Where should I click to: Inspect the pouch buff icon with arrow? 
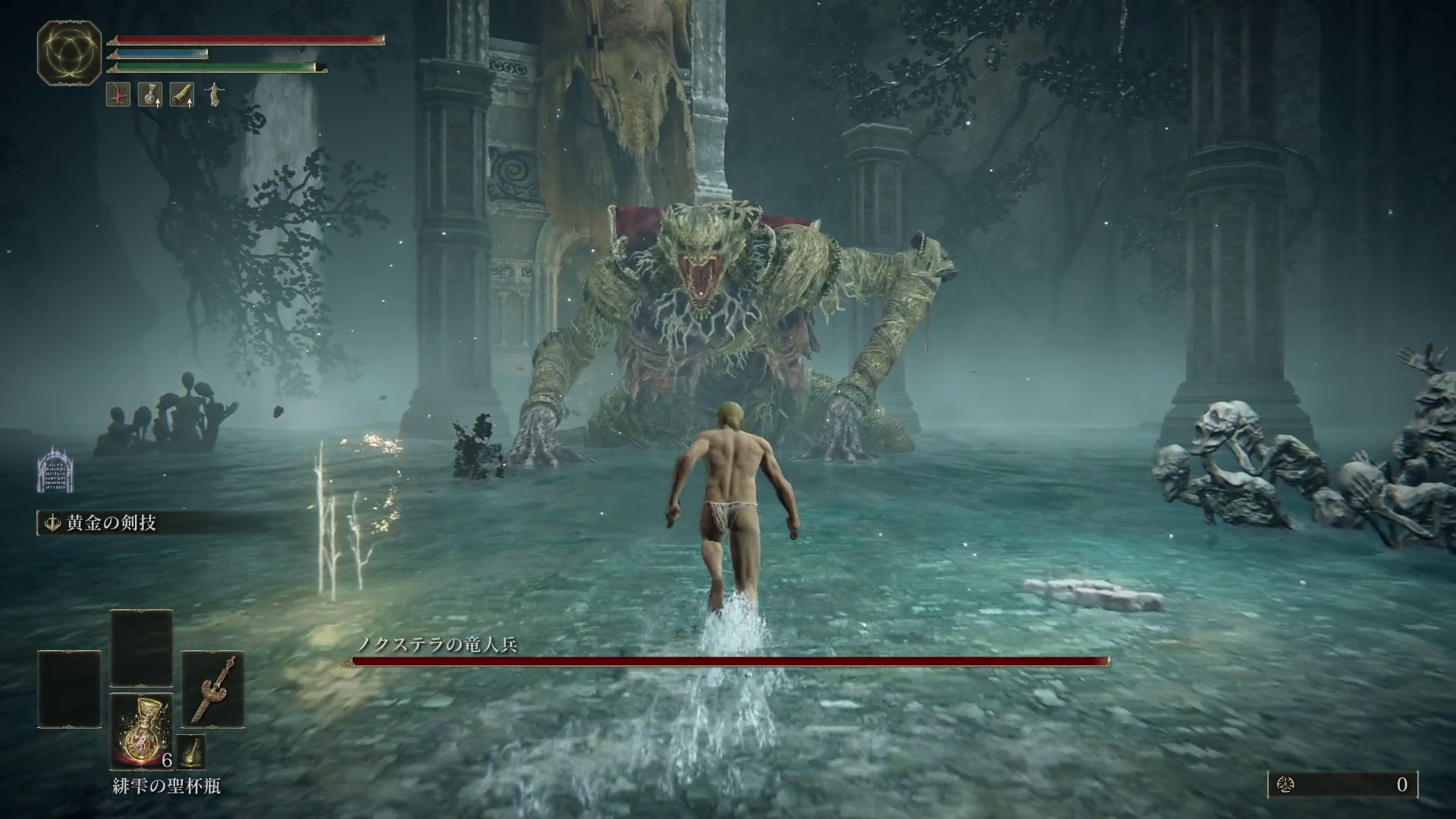click(x=150, y=94)
